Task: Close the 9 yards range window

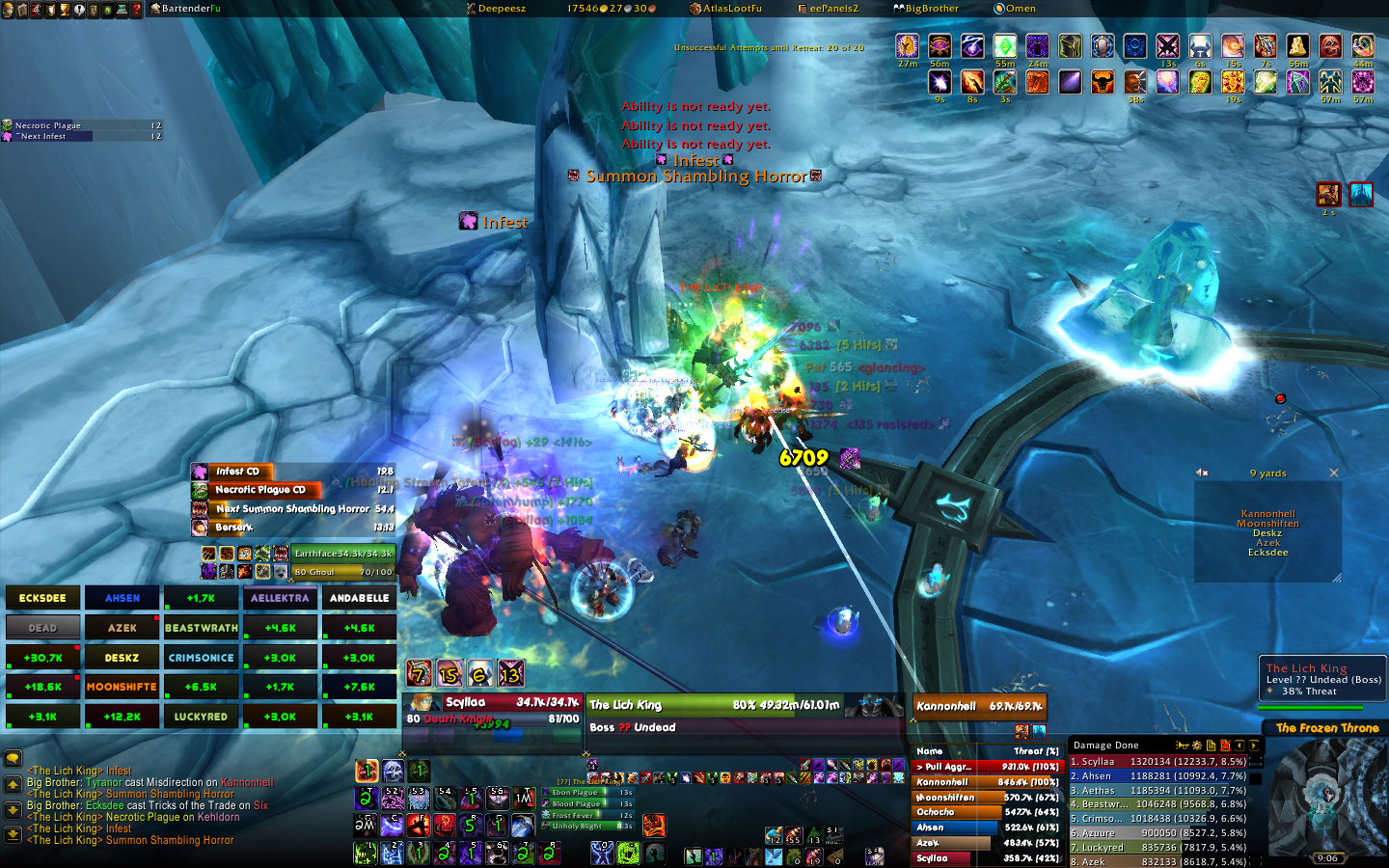Action: point(1334,473)
